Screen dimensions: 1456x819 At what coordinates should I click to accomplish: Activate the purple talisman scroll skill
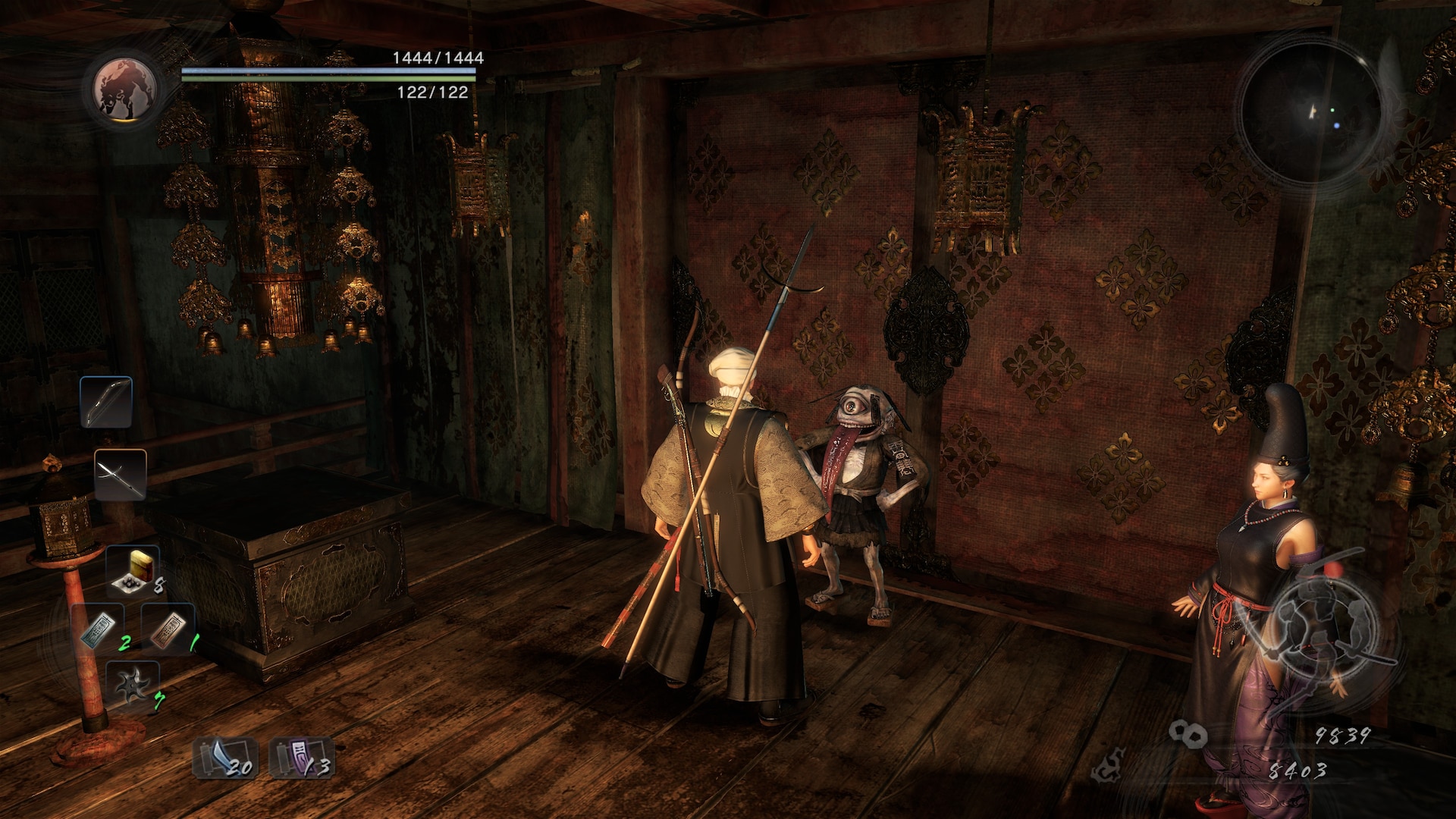point(301,758)
